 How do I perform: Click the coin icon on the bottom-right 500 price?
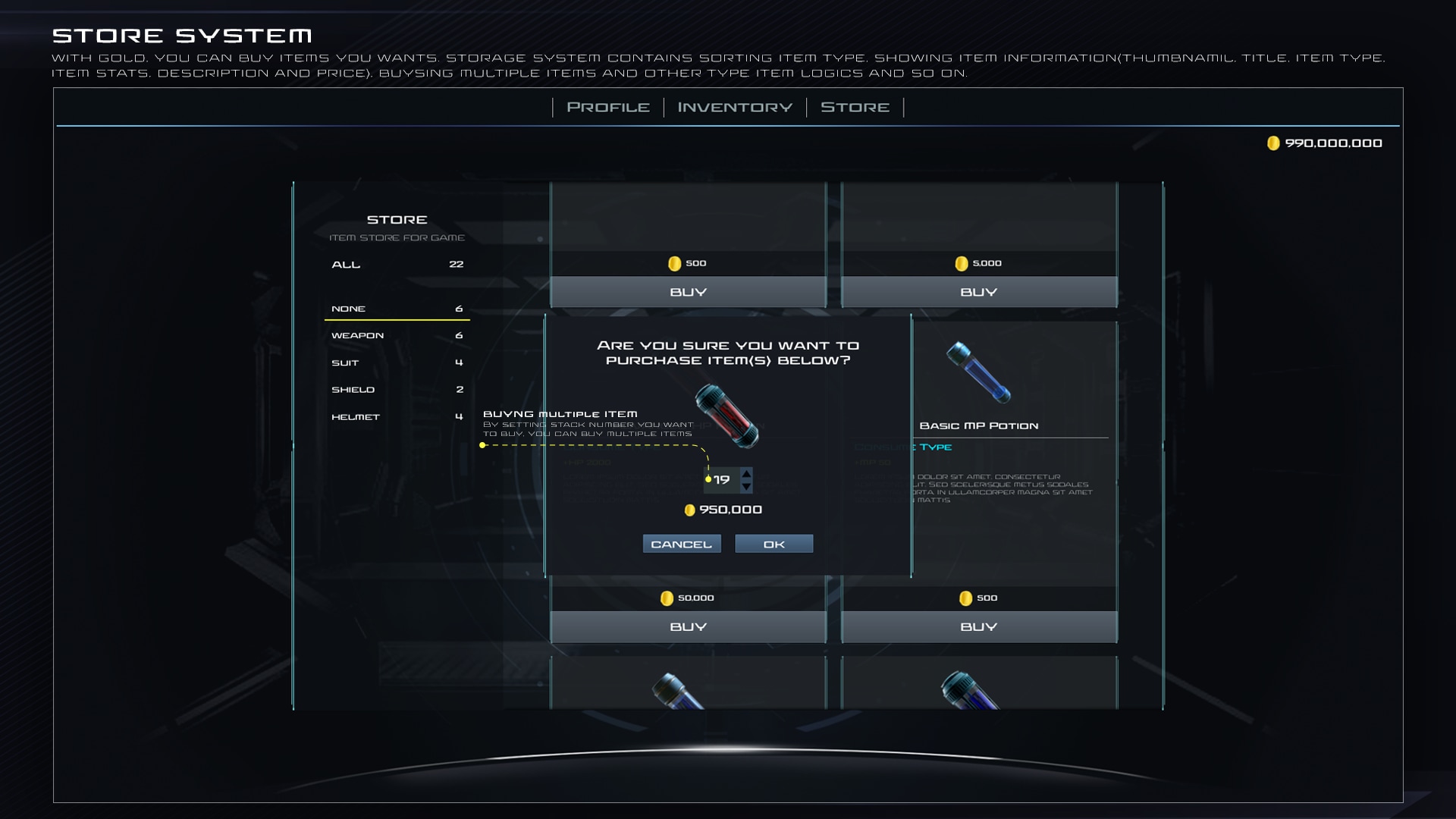click(965, 598)
